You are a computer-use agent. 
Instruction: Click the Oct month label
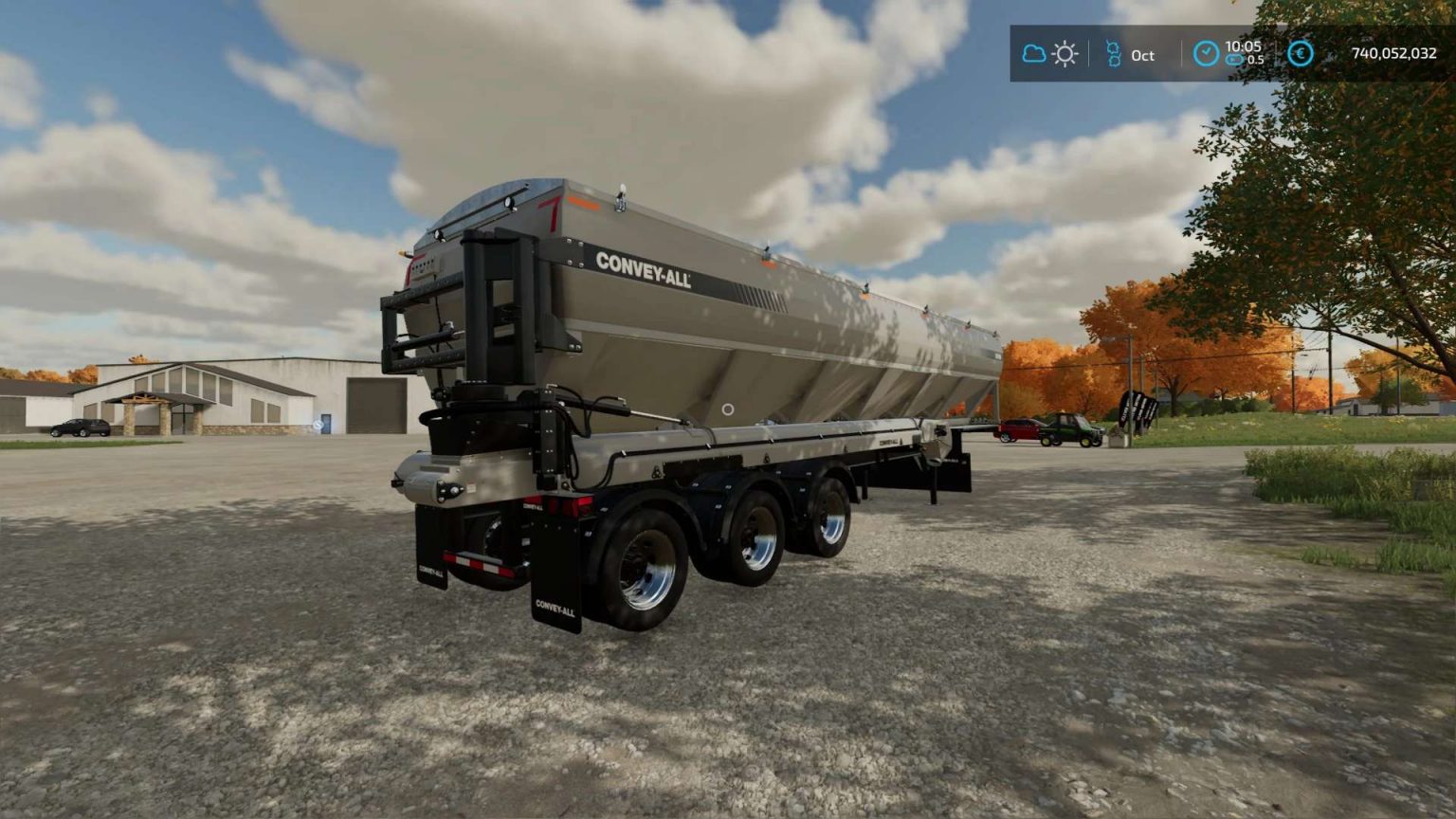click(x=1142, y=56)
